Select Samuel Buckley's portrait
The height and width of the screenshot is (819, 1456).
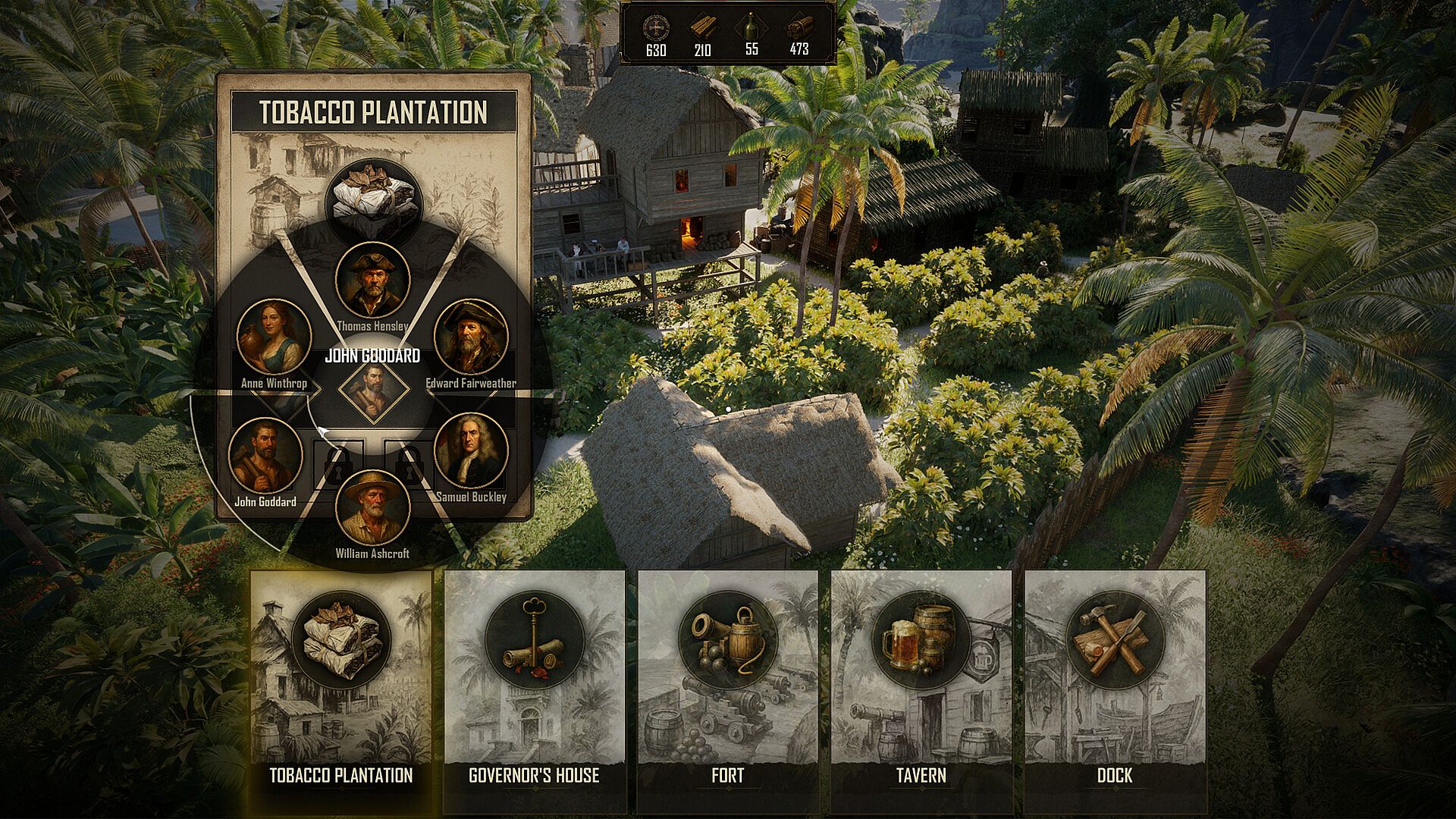(x=470, y=451)
